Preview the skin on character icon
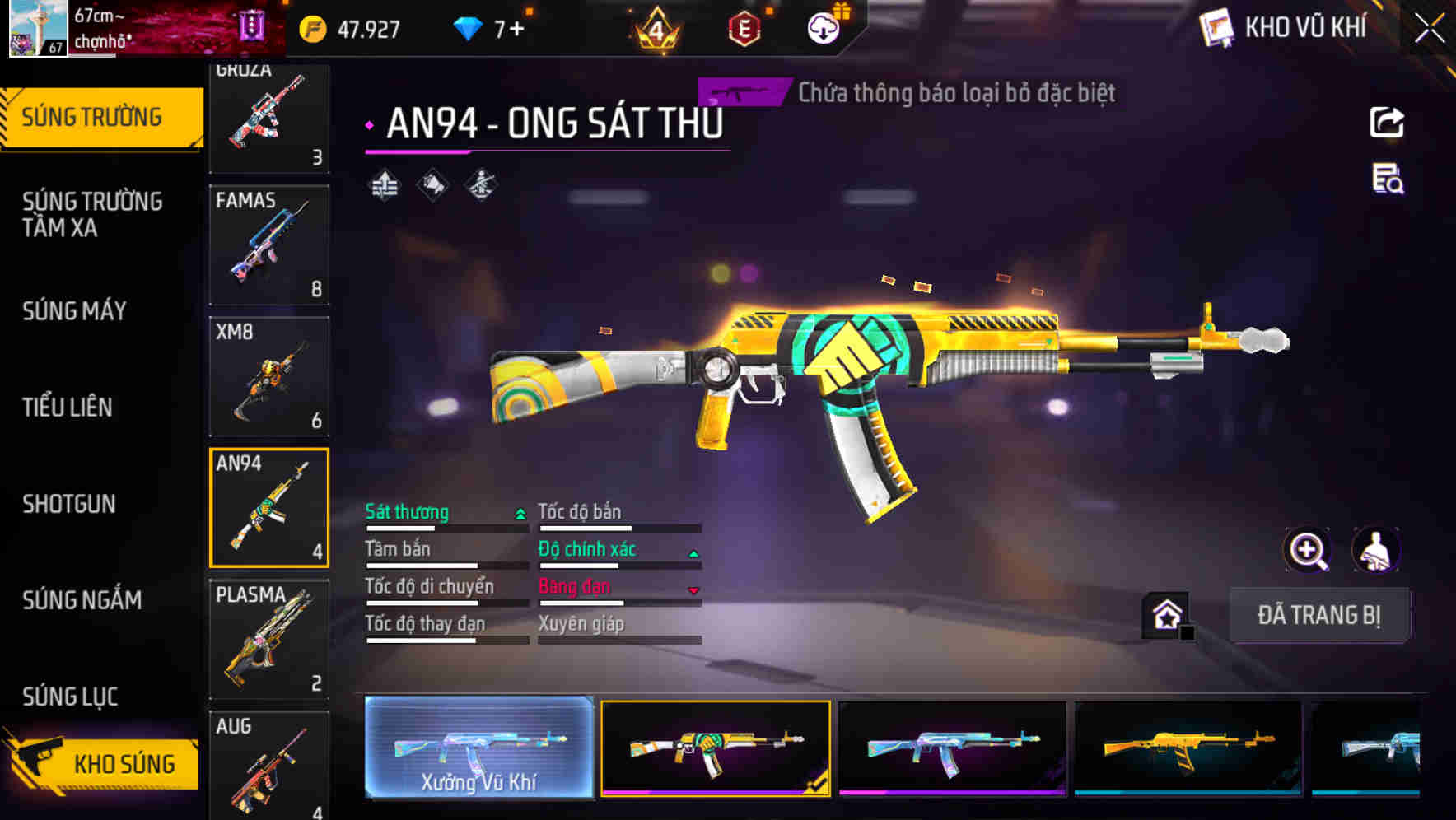Viewport: 1456px width, 820px height. [1376, 550]
